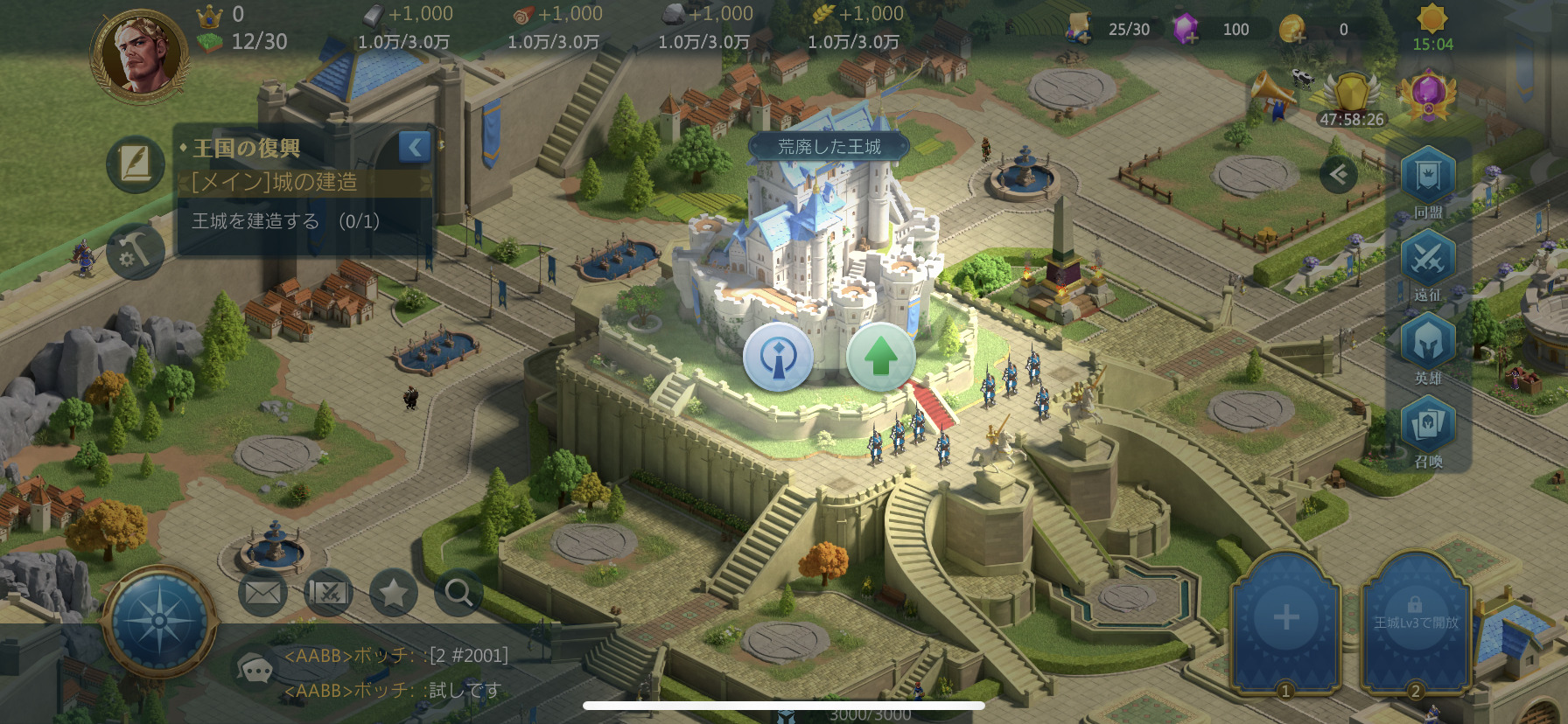Open the quest book icon
The width and height of the screenshot is (1568, 724).
(136, 164)
